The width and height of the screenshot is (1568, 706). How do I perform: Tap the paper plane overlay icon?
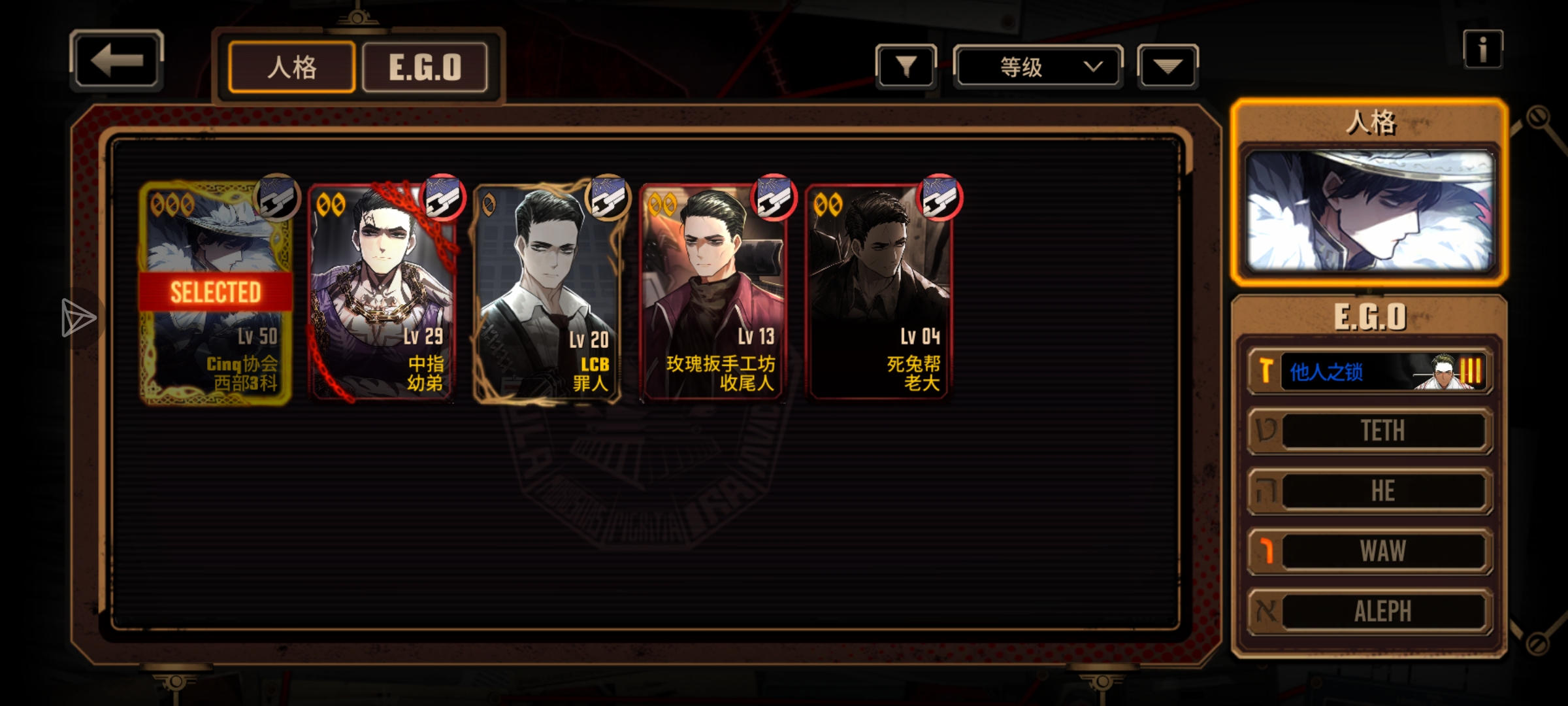point(78,318)
